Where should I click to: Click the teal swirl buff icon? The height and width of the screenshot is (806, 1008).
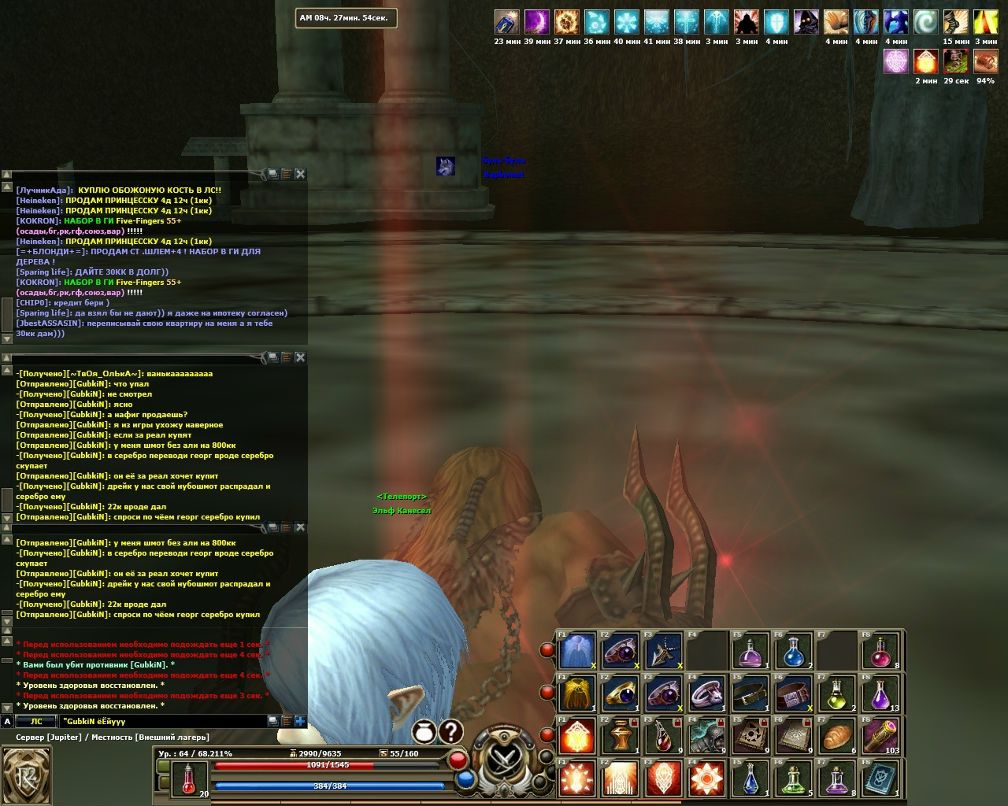(926, 22)
